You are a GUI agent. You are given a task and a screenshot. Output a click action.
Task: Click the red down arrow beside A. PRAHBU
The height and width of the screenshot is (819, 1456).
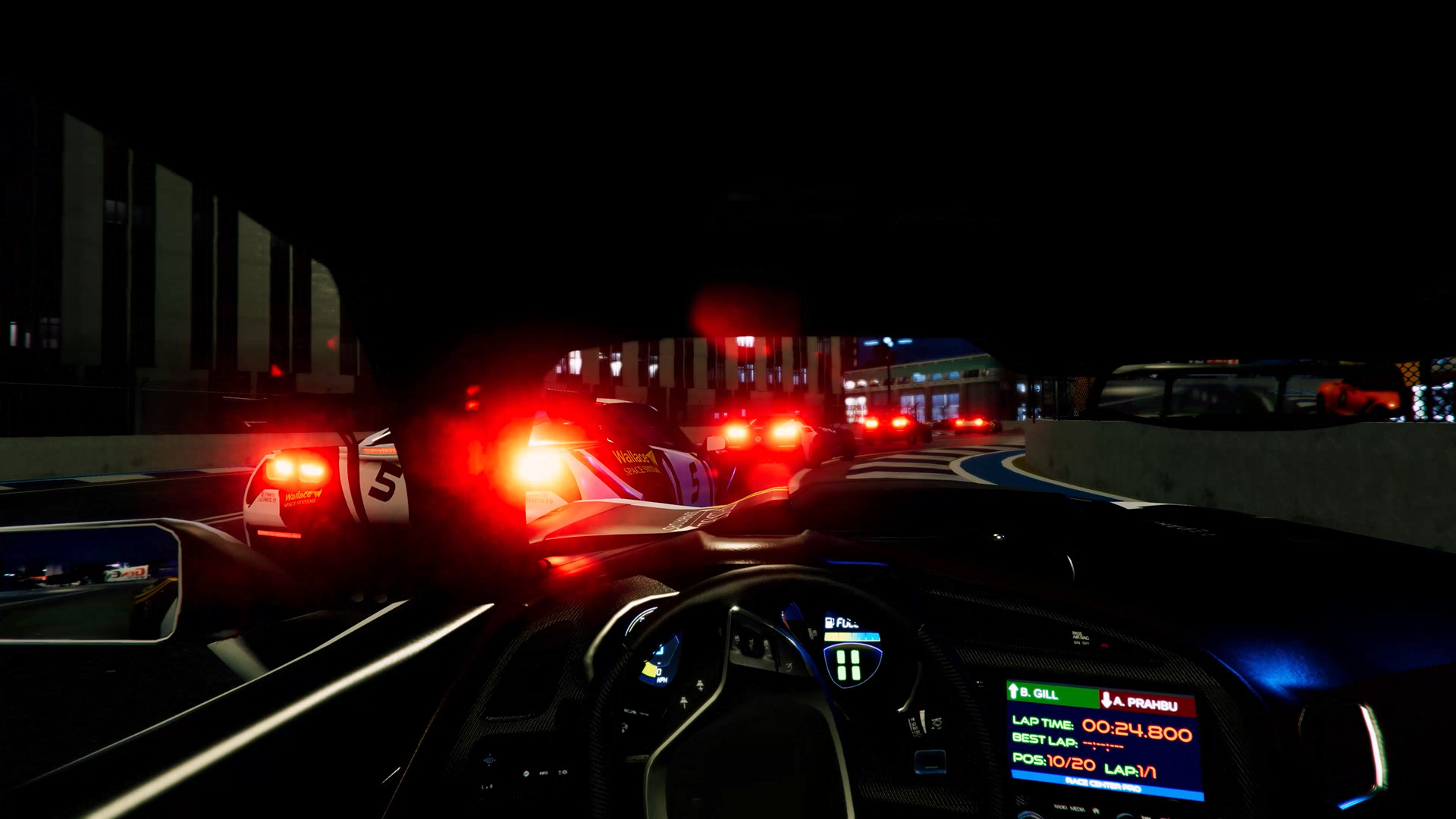point(1106,699)
